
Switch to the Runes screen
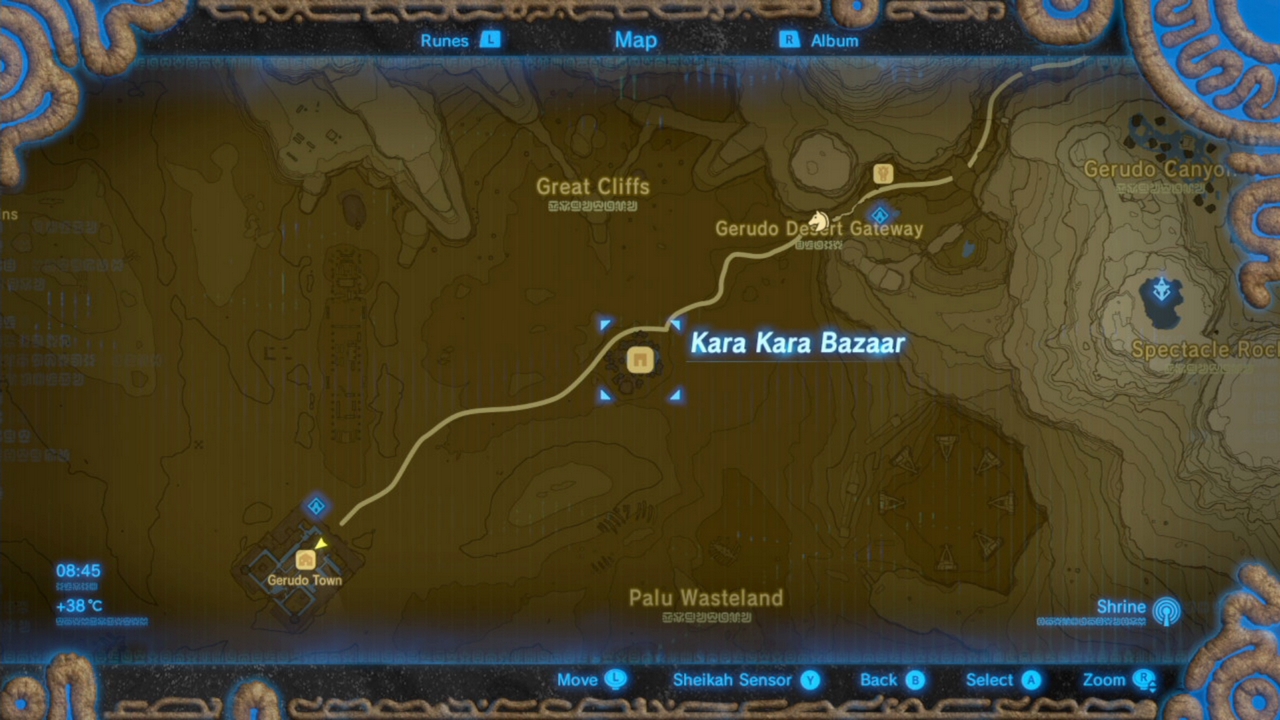point(444,40)
